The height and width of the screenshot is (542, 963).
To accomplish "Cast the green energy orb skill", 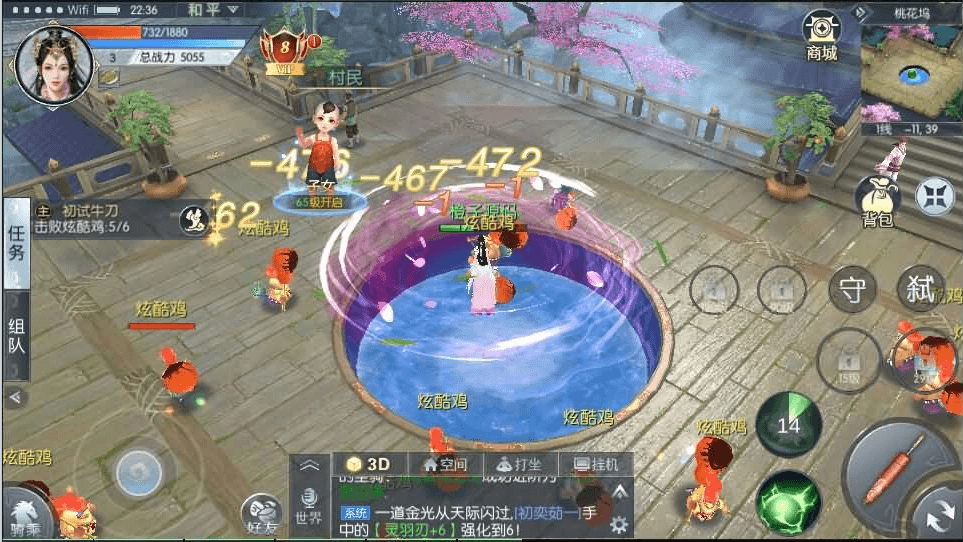I will [788, 500].
